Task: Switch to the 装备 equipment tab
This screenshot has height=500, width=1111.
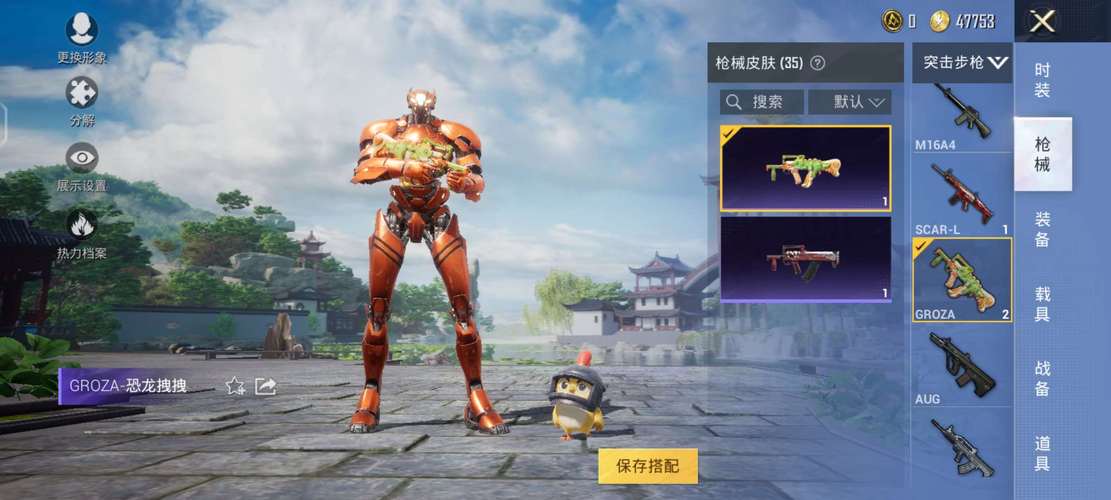Action: (x=1042, y=230)
